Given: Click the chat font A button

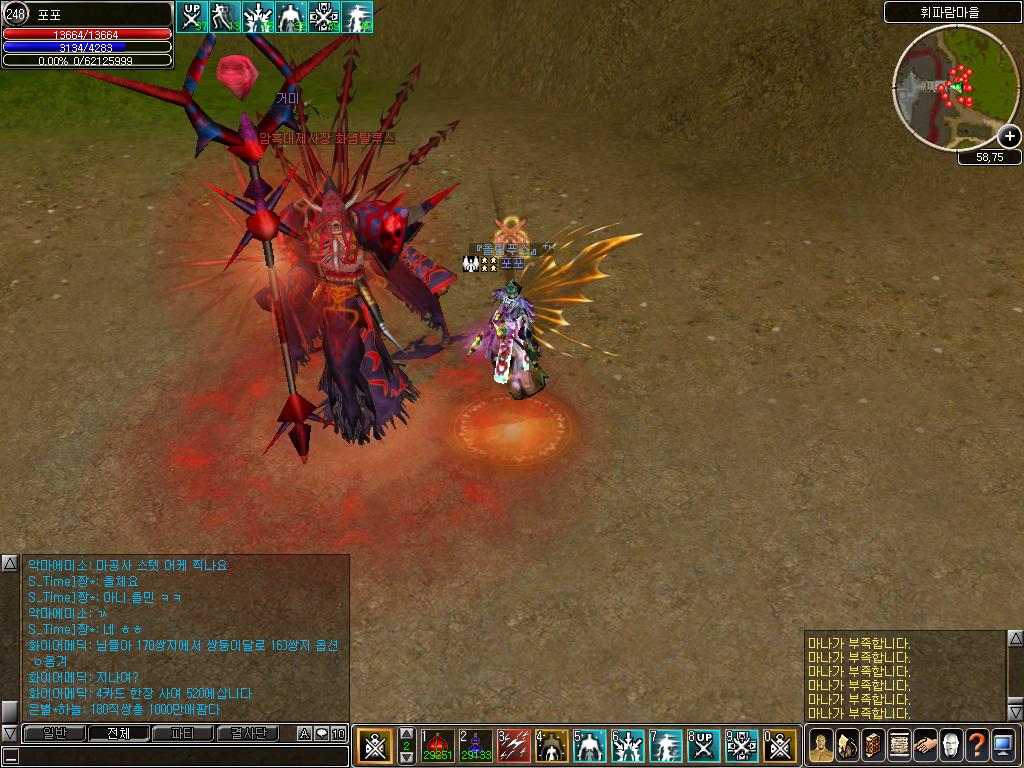Looking at the screenshot, I should 304,734.
